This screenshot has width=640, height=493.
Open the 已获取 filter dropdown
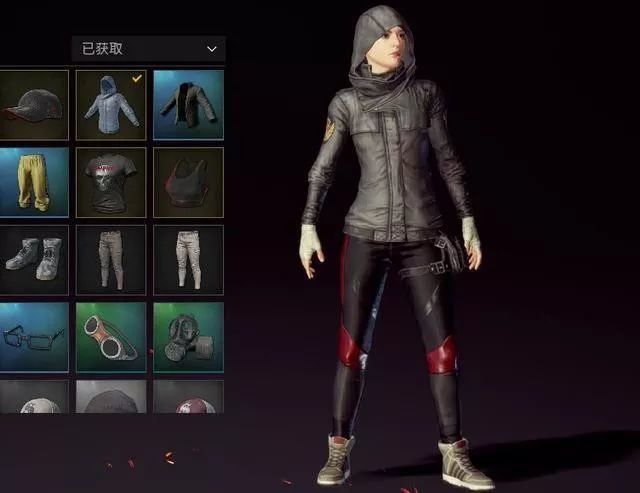coord(148,48)
